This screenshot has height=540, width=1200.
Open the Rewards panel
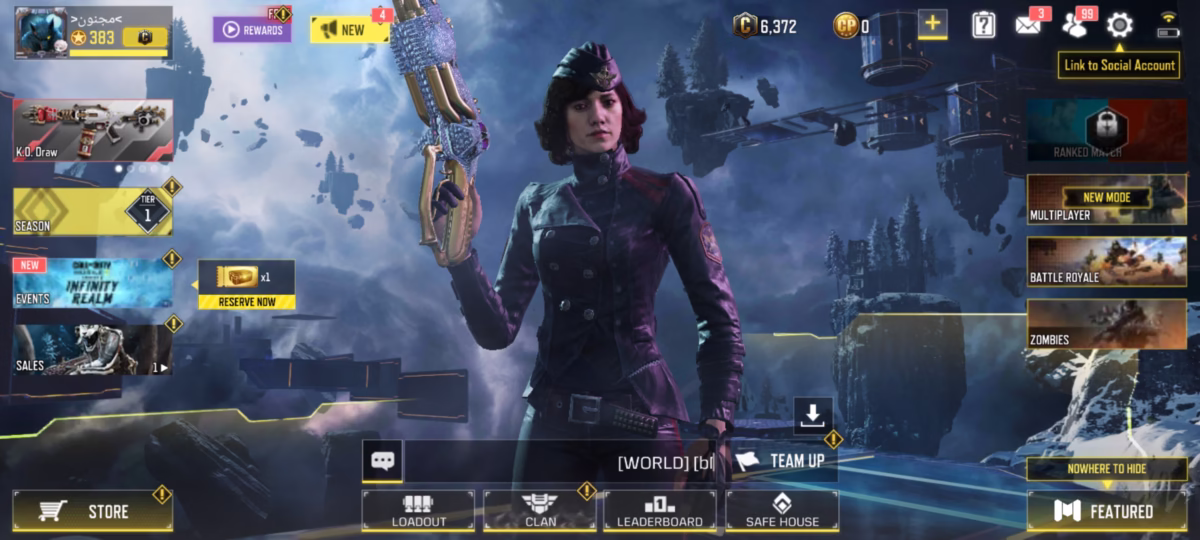(x=252, y=30)
